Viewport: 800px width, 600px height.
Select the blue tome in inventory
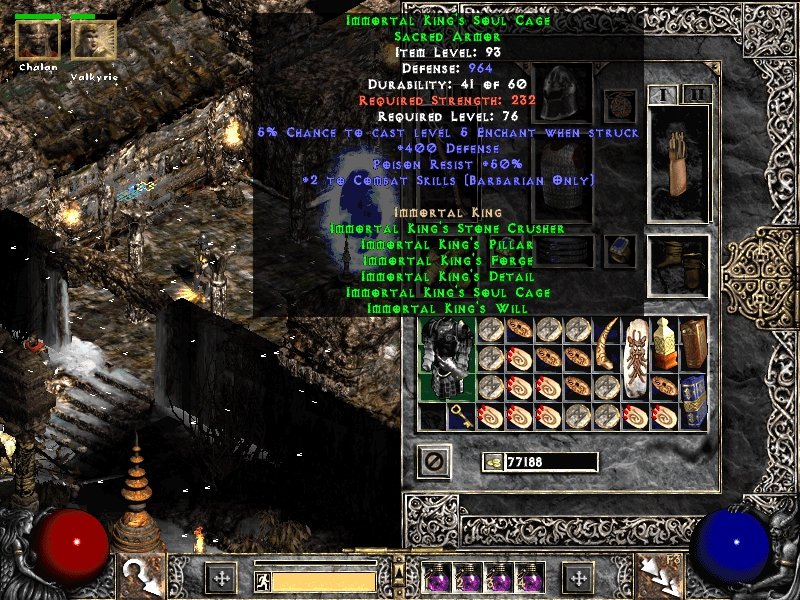click(x=693, y=388)
